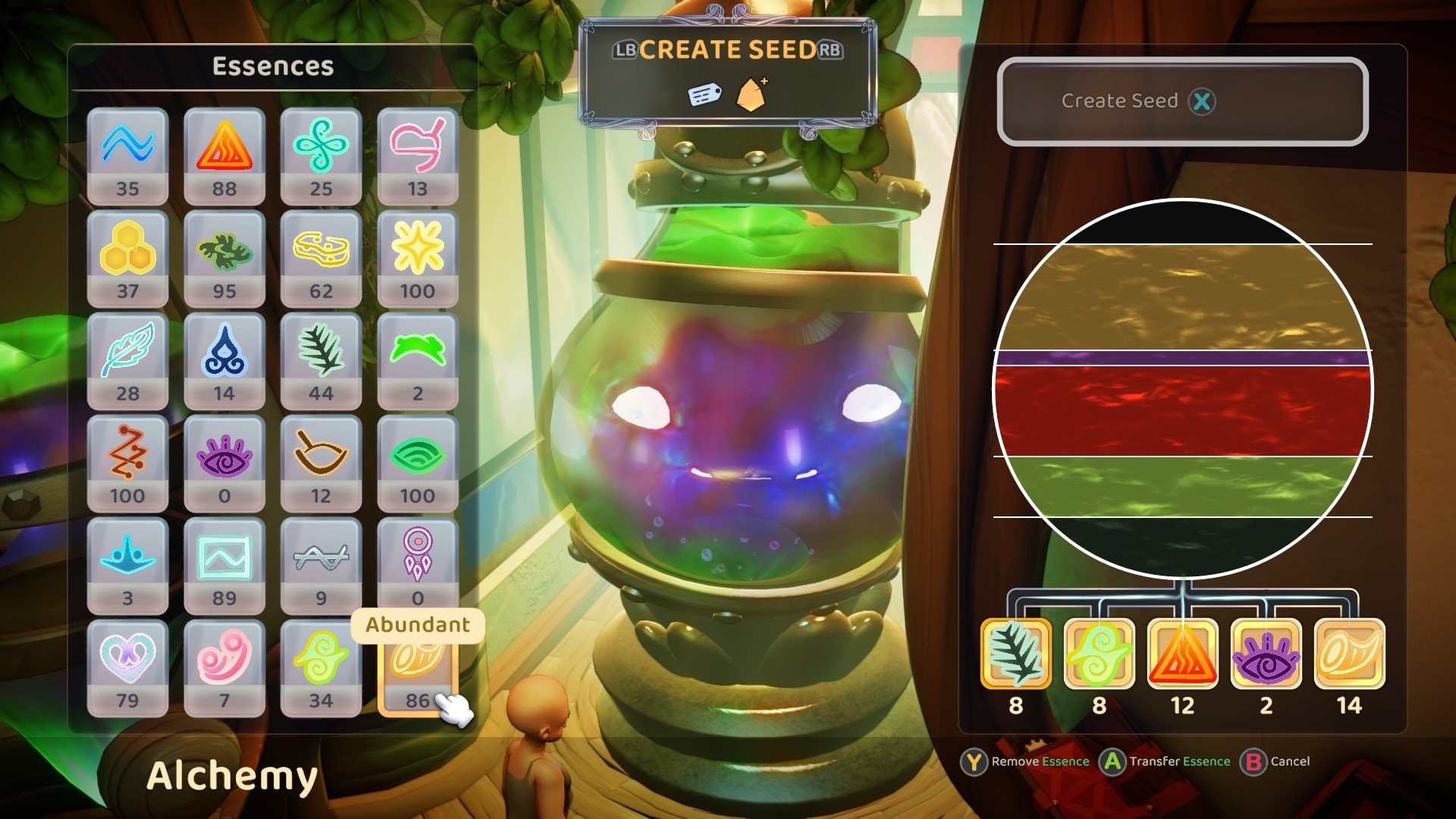
Task: Select the fire essence showing 88
Action: (224, 152)
